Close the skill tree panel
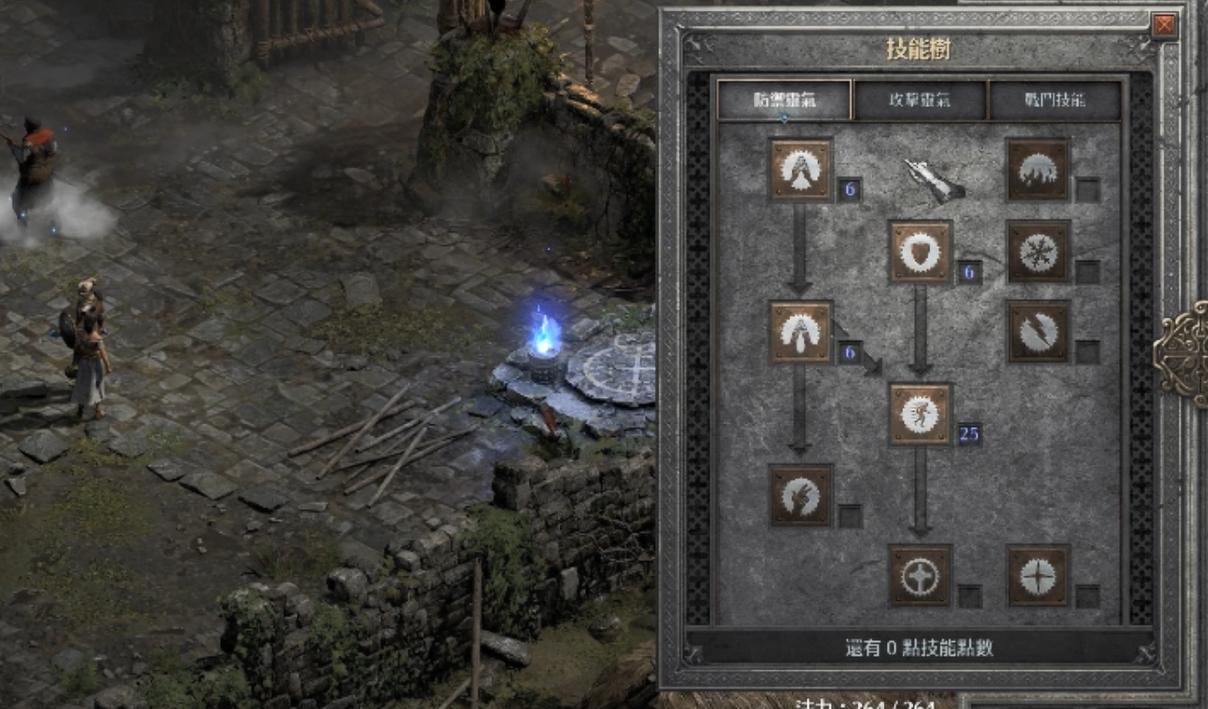Image resolution: width=1208 pixels, height=709 pixels. (x=1164, y=26)
